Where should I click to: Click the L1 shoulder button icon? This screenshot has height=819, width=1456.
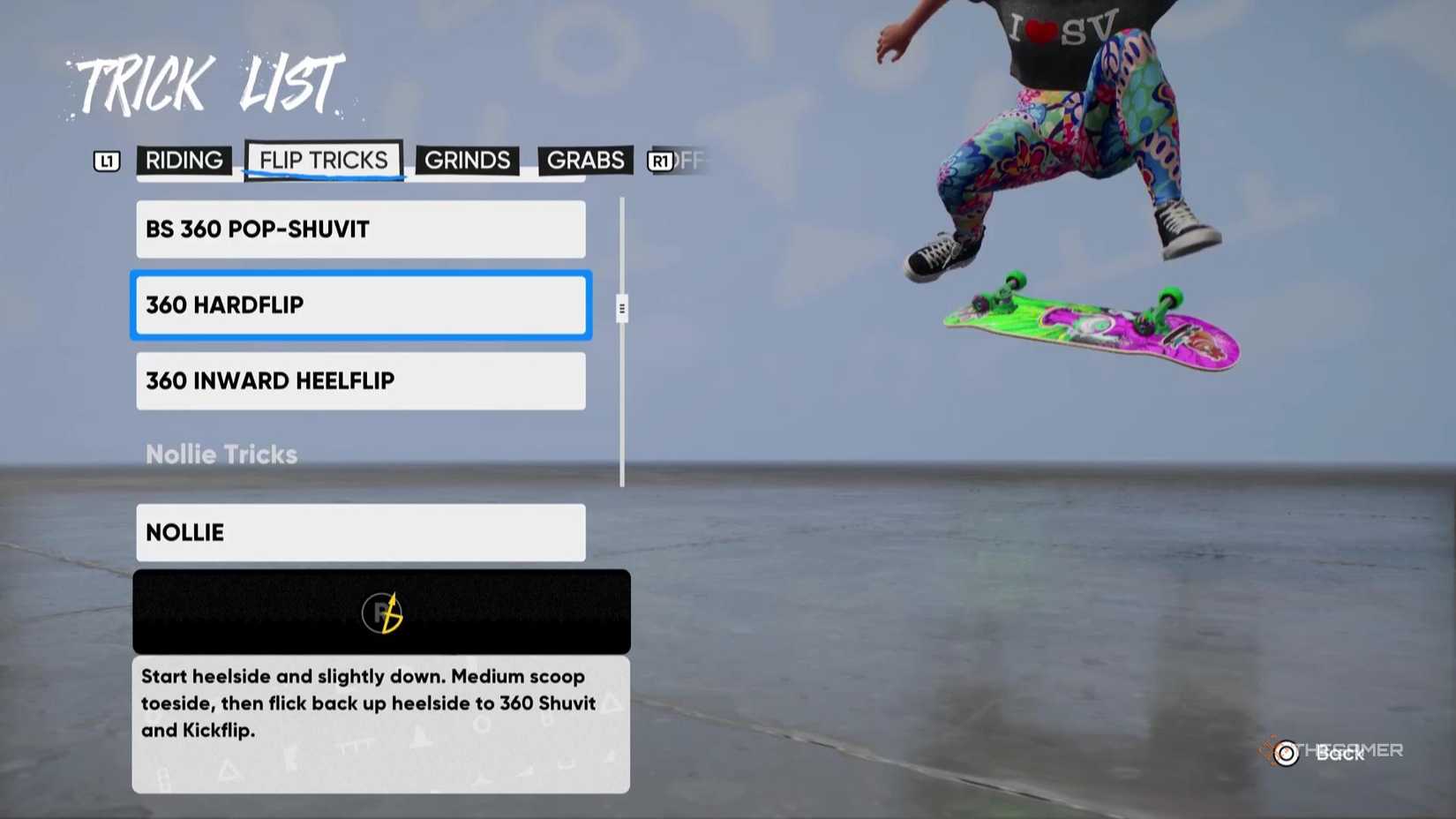[x=106, y=161]
